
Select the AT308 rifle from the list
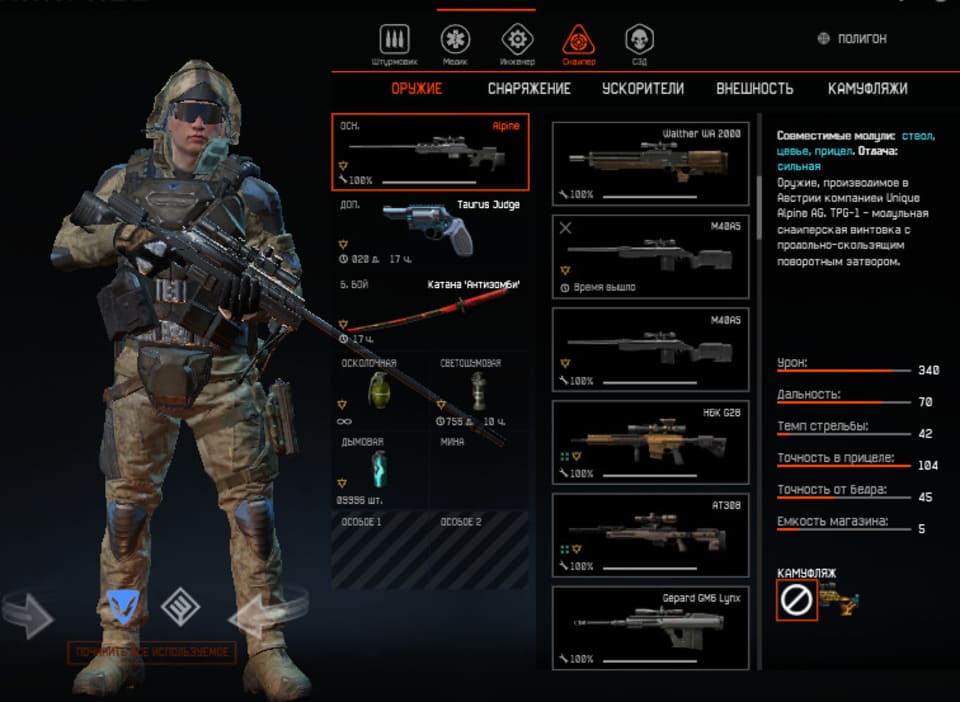click(x=650, y=533)
